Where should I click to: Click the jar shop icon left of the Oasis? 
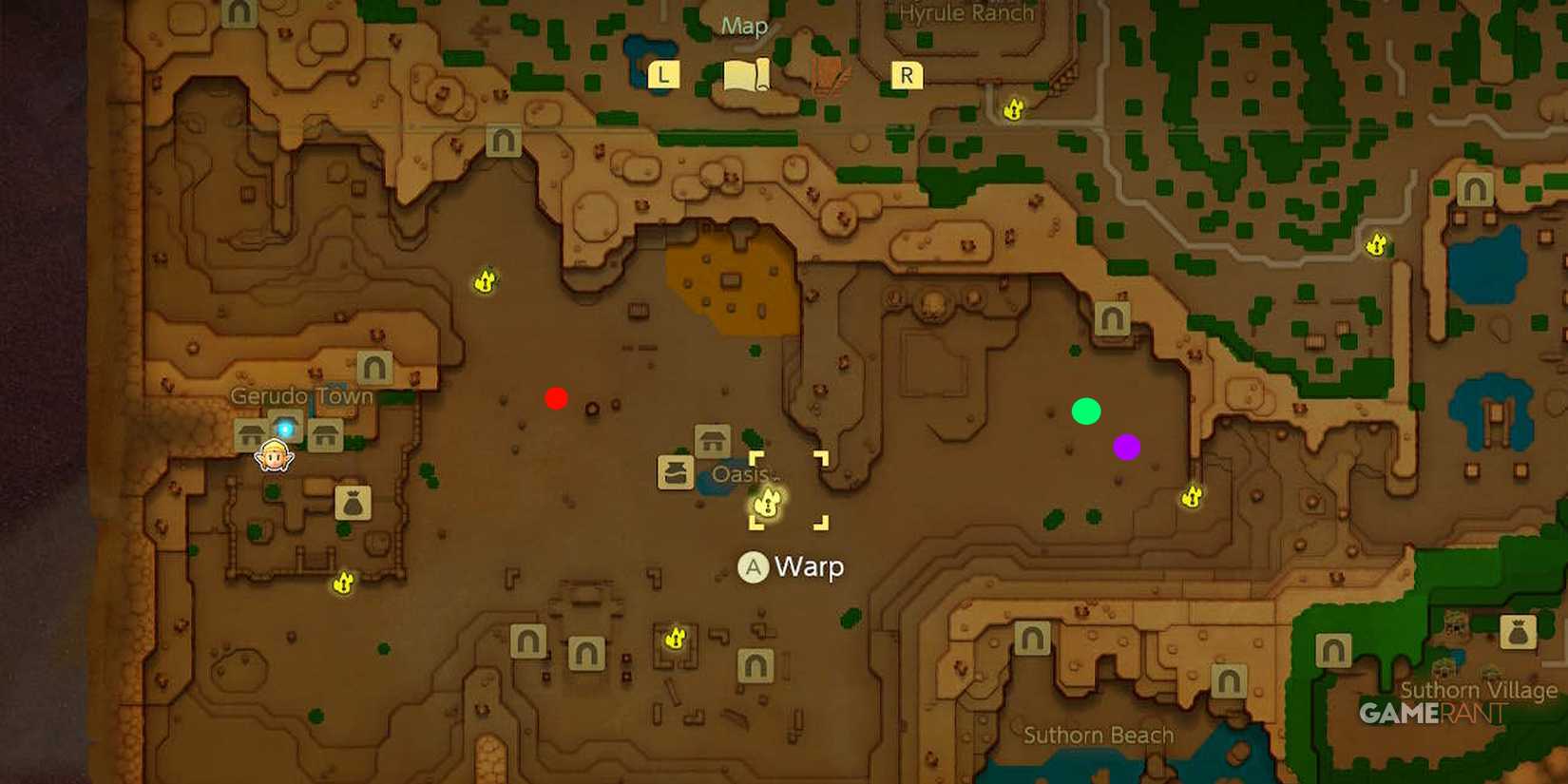tap(676, 472)
